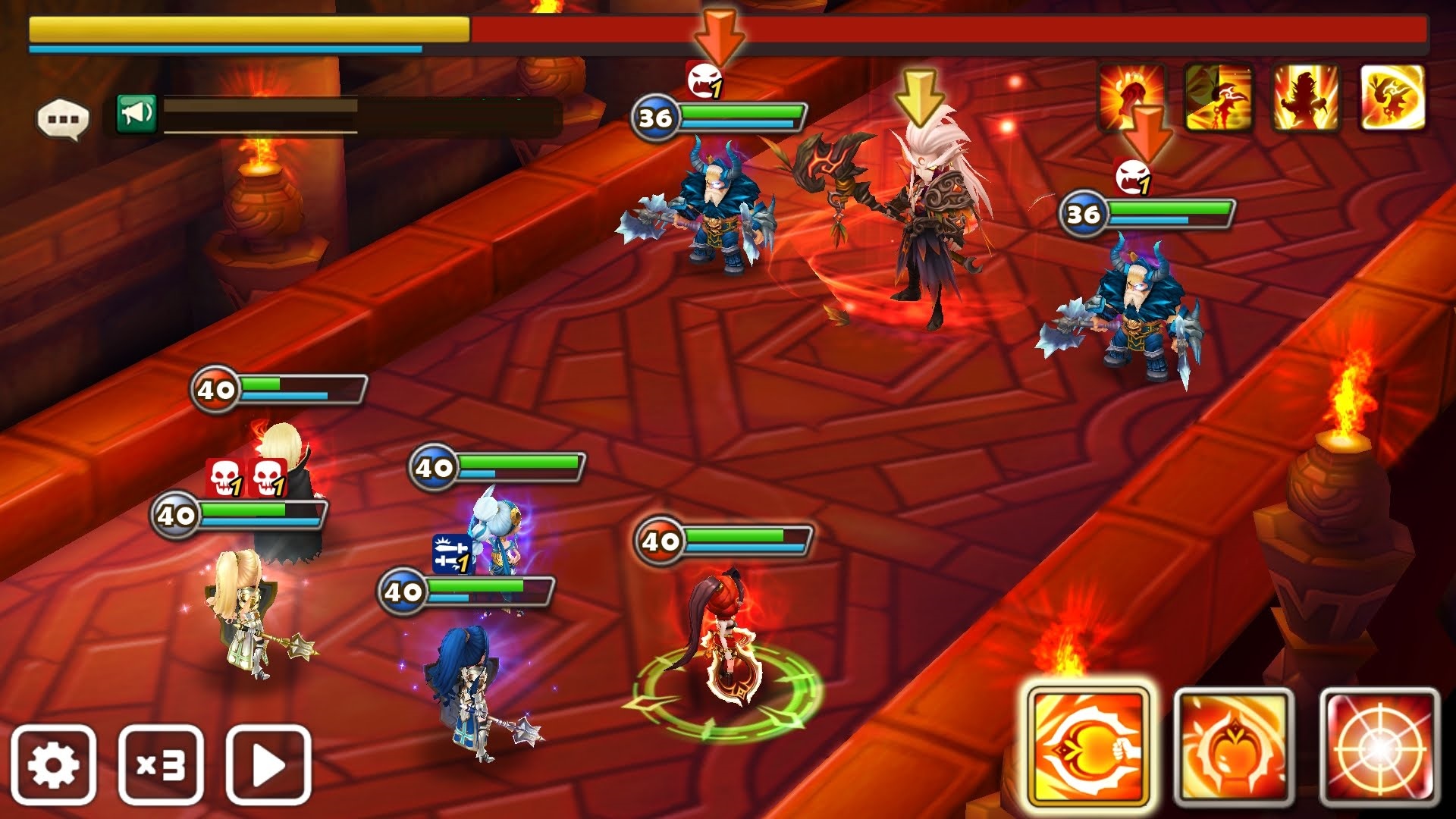View the boss skill showing a flaming silhouette

tap(1306, 97)
